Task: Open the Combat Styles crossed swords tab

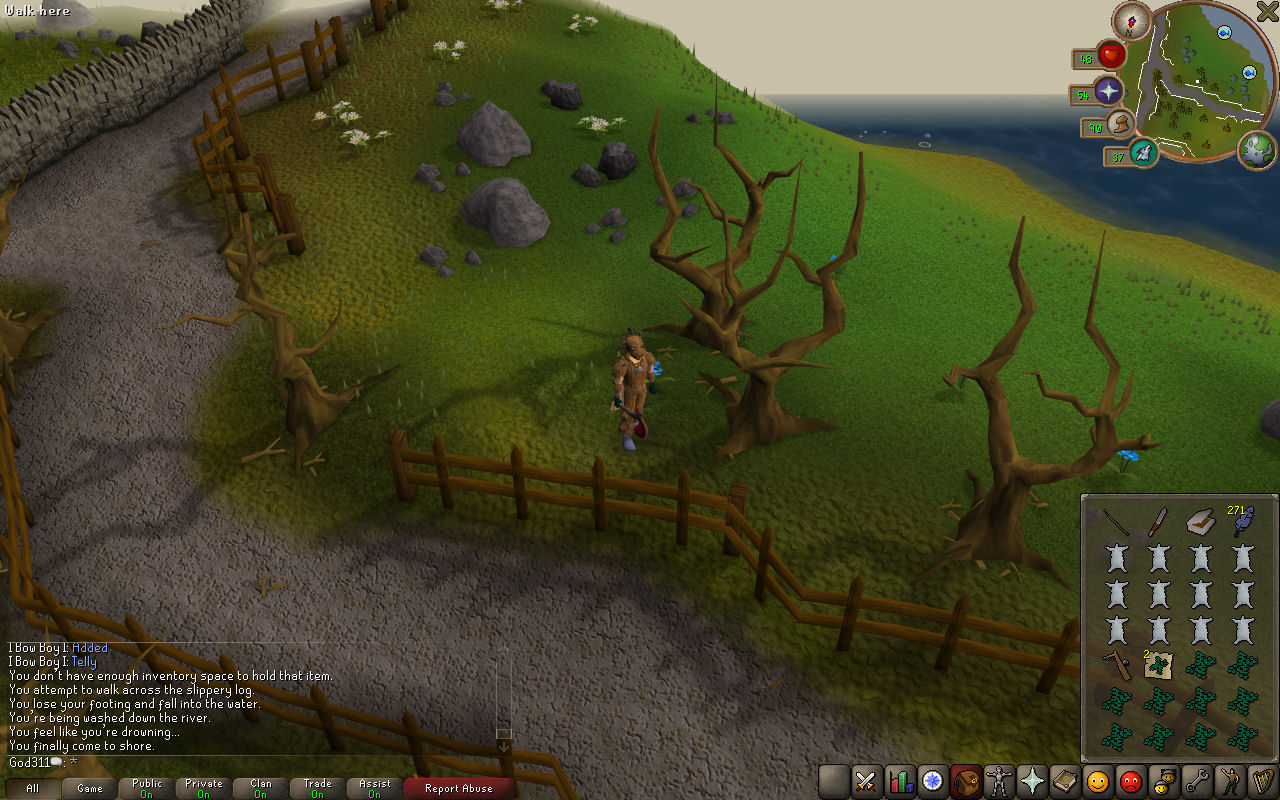Action: pos(866,781)
